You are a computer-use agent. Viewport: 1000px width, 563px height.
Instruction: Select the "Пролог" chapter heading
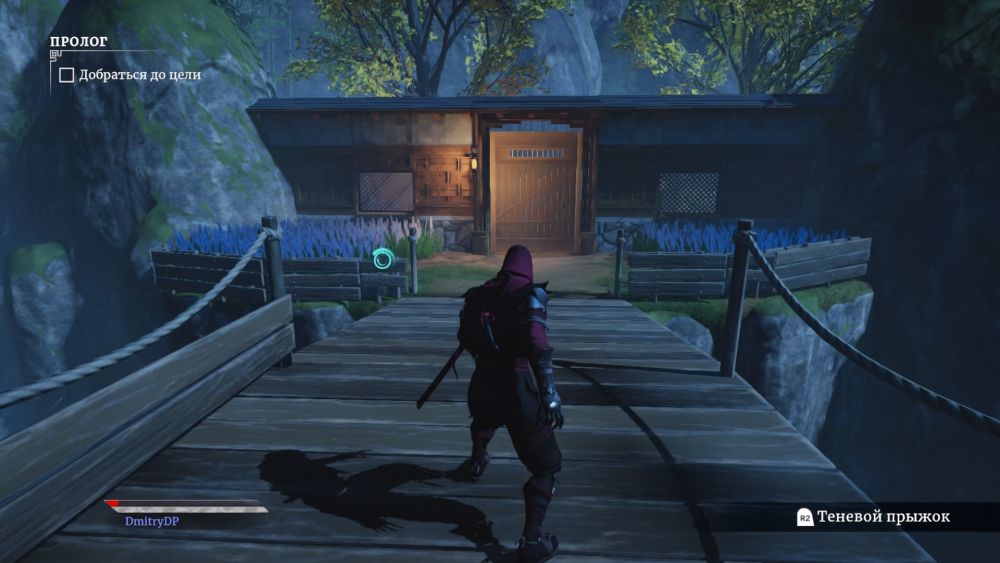coord(79,42)
